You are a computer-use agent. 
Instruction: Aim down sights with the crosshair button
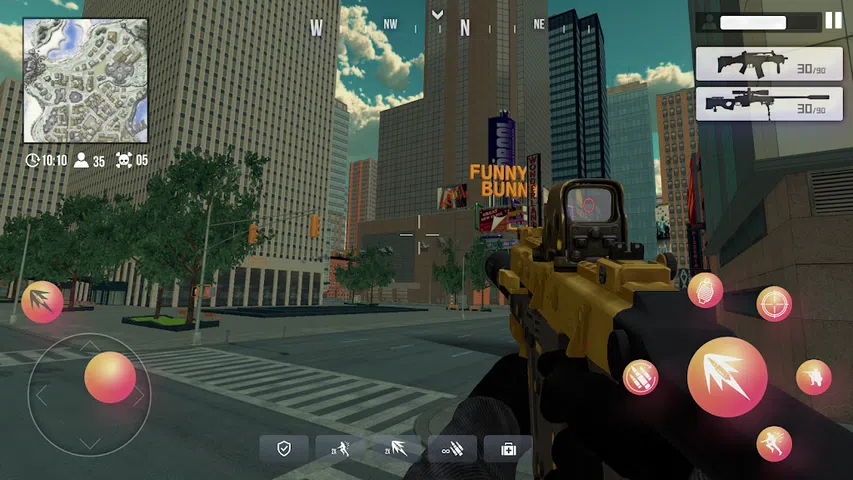pos(774,303)
